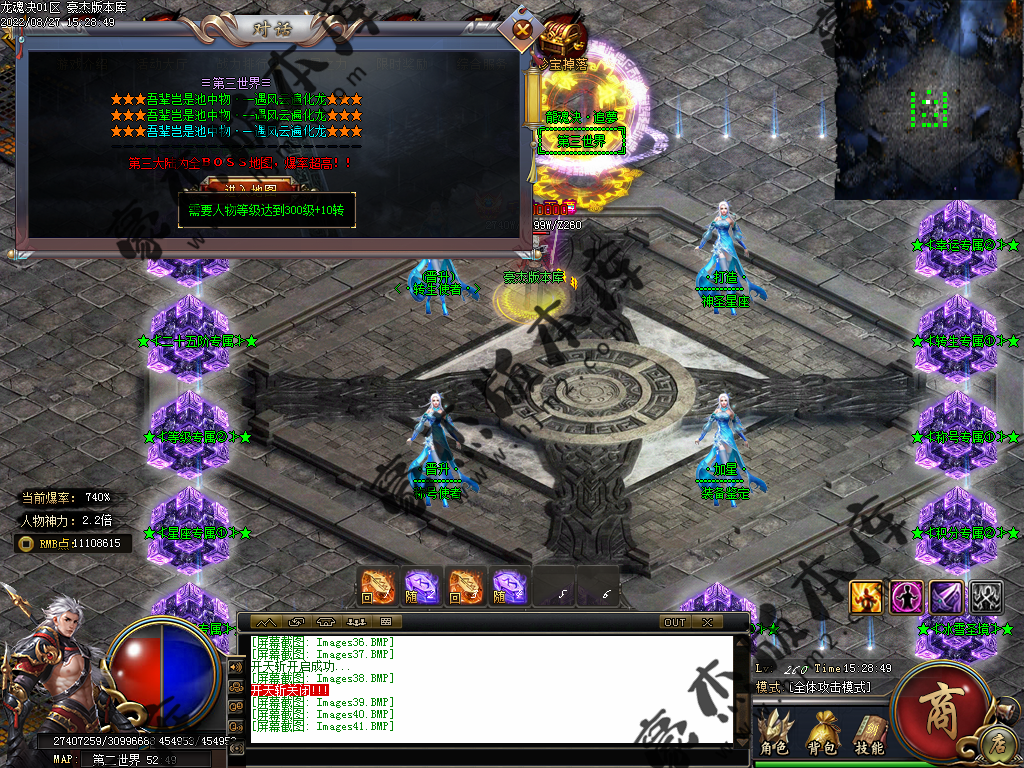Open the 角色 character panel

click(776, 735)
